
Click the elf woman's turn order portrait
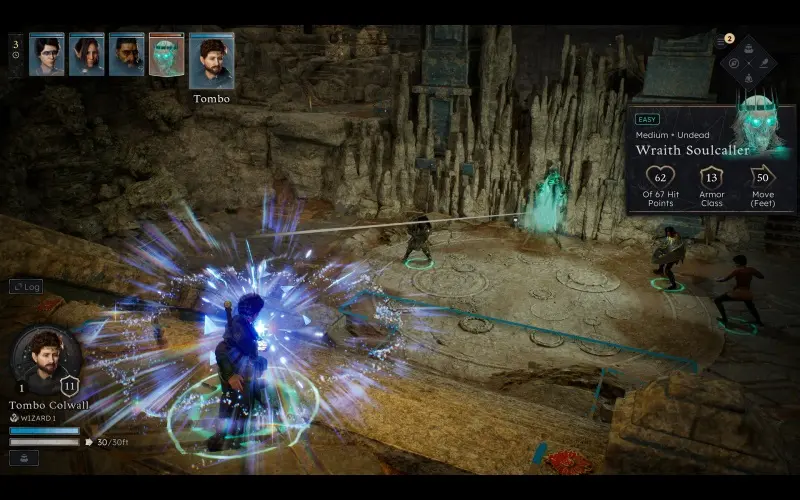tap(86, 54)
